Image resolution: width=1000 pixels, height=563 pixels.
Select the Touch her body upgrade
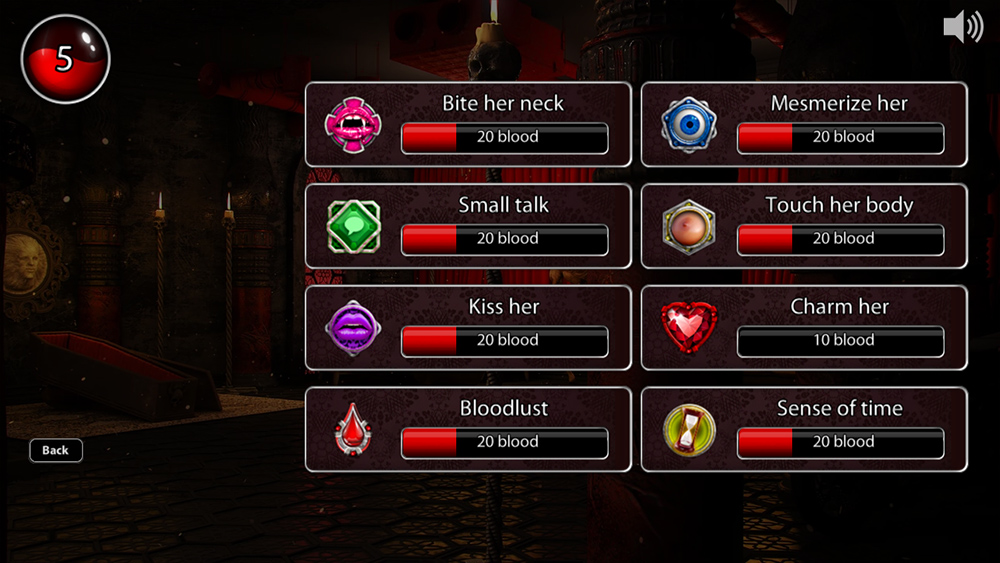804,226
